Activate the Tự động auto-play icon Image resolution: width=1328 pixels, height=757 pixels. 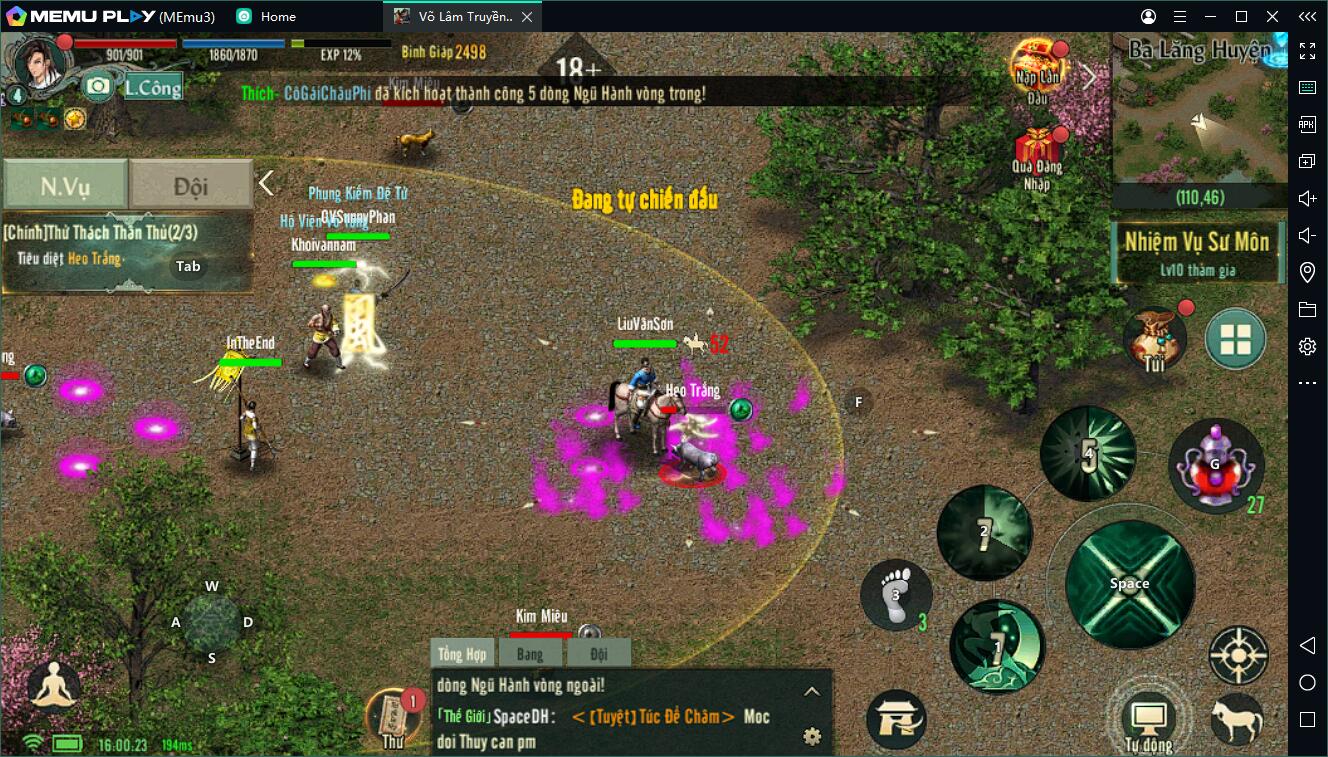(1148, 713)
